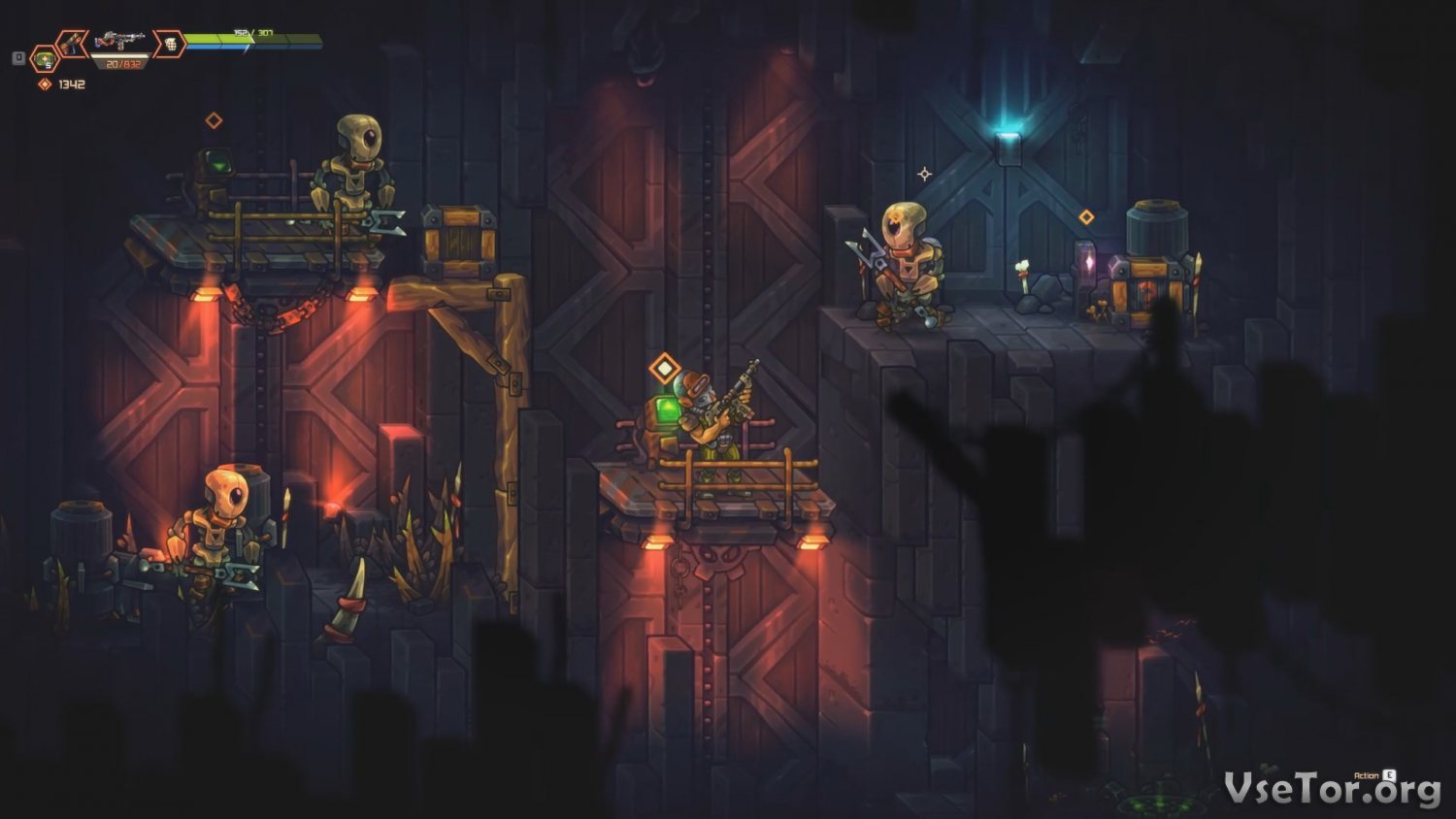This screenshot has width=1456, height=819.
Task: Select the green medkit item slot
Action: 45,60
